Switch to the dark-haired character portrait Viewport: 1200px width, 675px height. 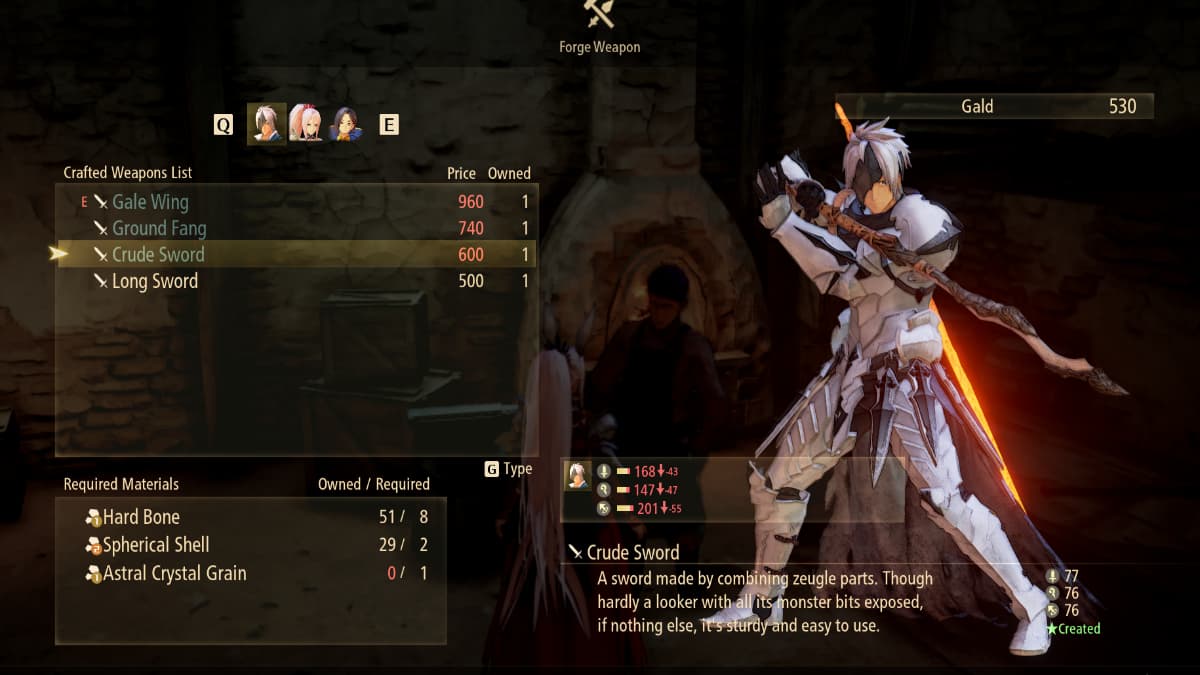coord(345,124)
